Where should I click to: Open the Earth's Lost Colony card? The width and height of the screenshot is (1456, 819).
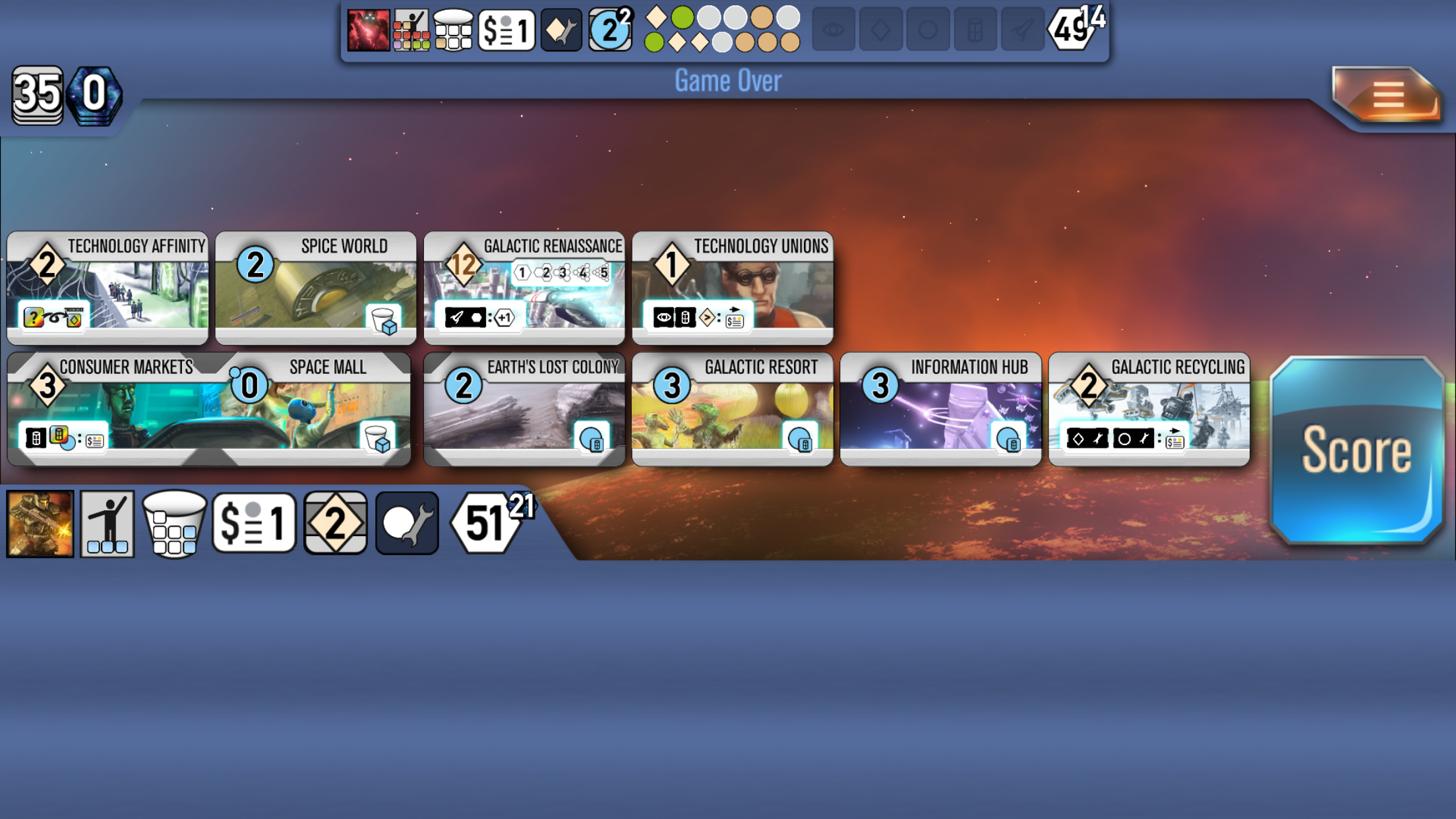524,409
